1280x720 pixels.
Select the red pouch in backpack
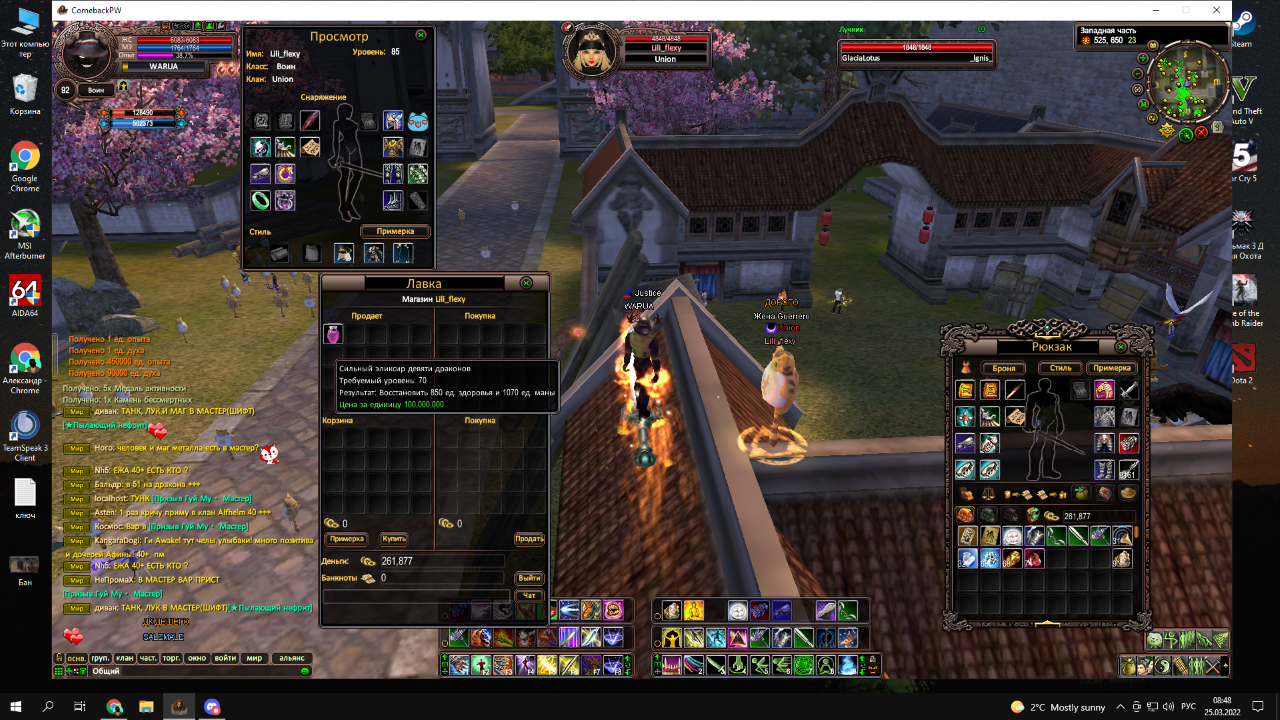click(1034, 559)
